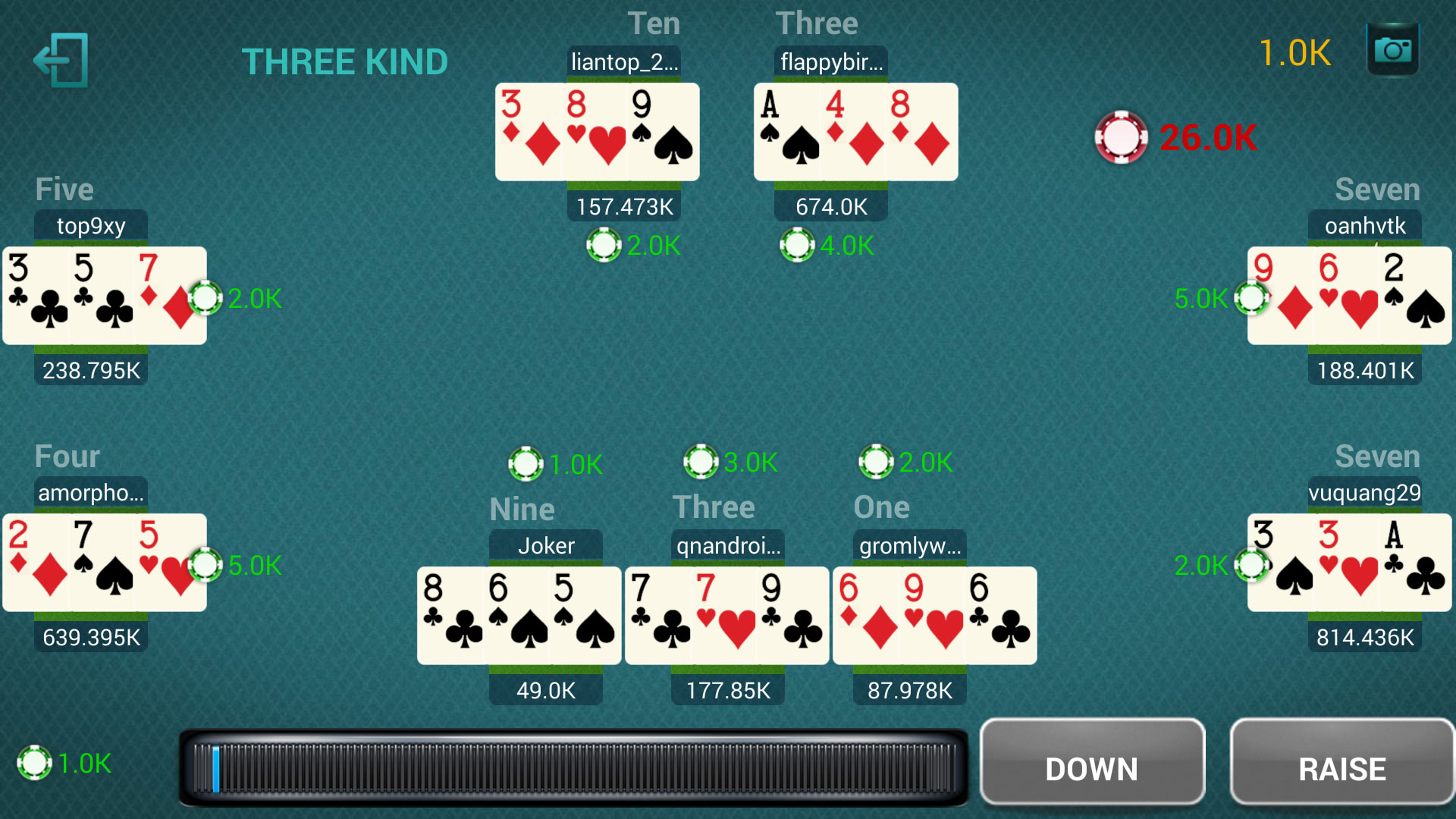Leave the table with the exit icon
The height and width of the screenshot is (819, 1456).
tap(61, 61)
